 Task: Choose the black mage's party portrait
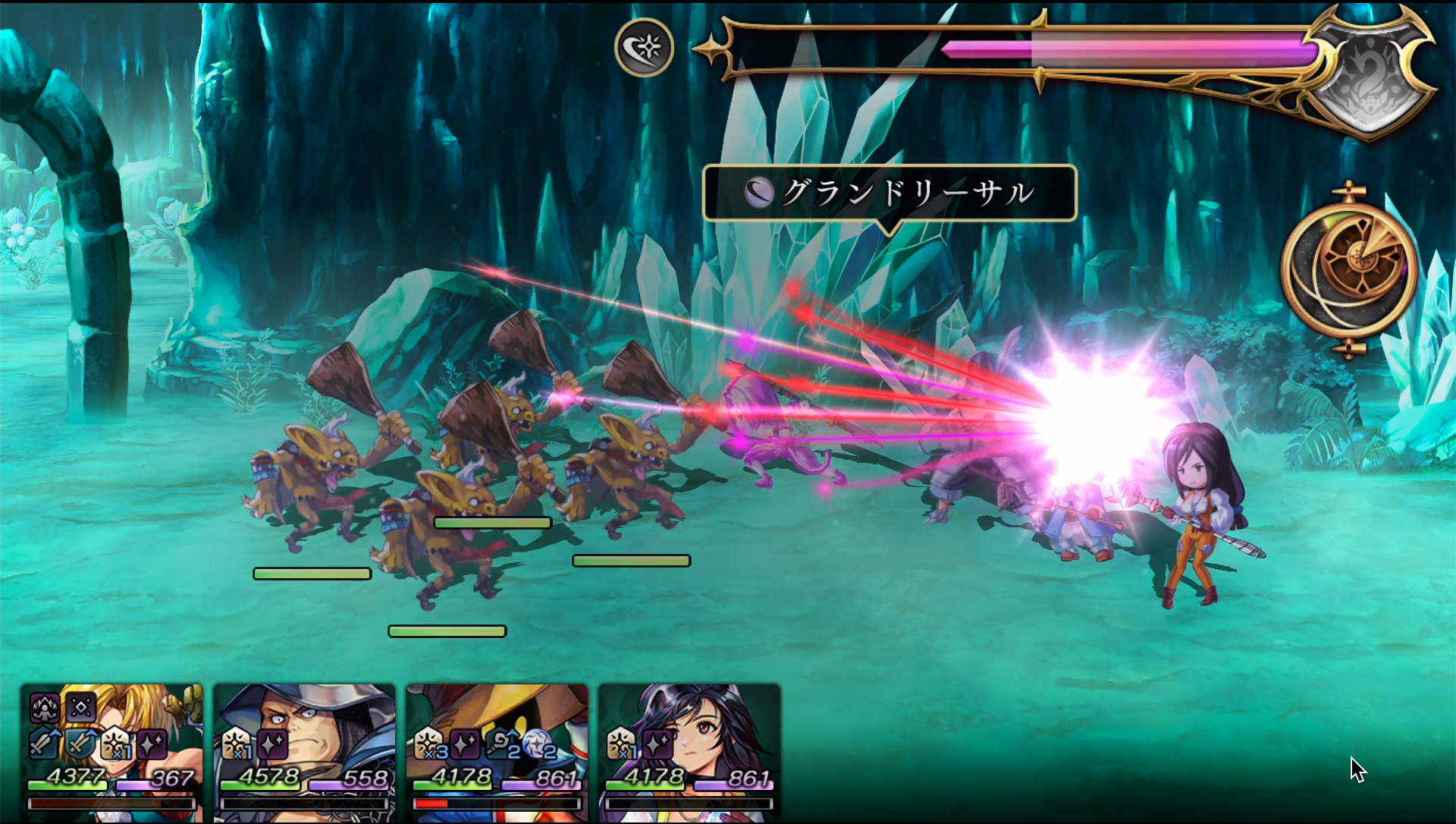(497, 751)
